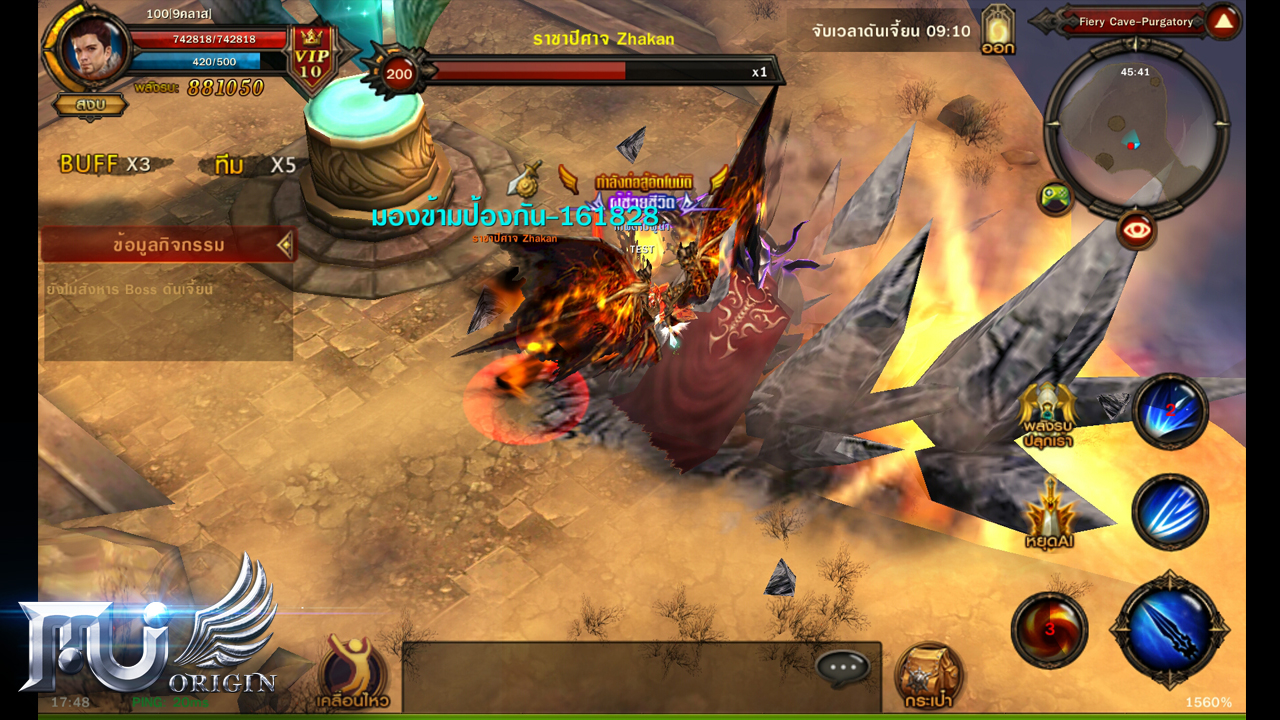
Task: Open the กระเป๋า bag inventory
Action: click(x=927, y=674)
